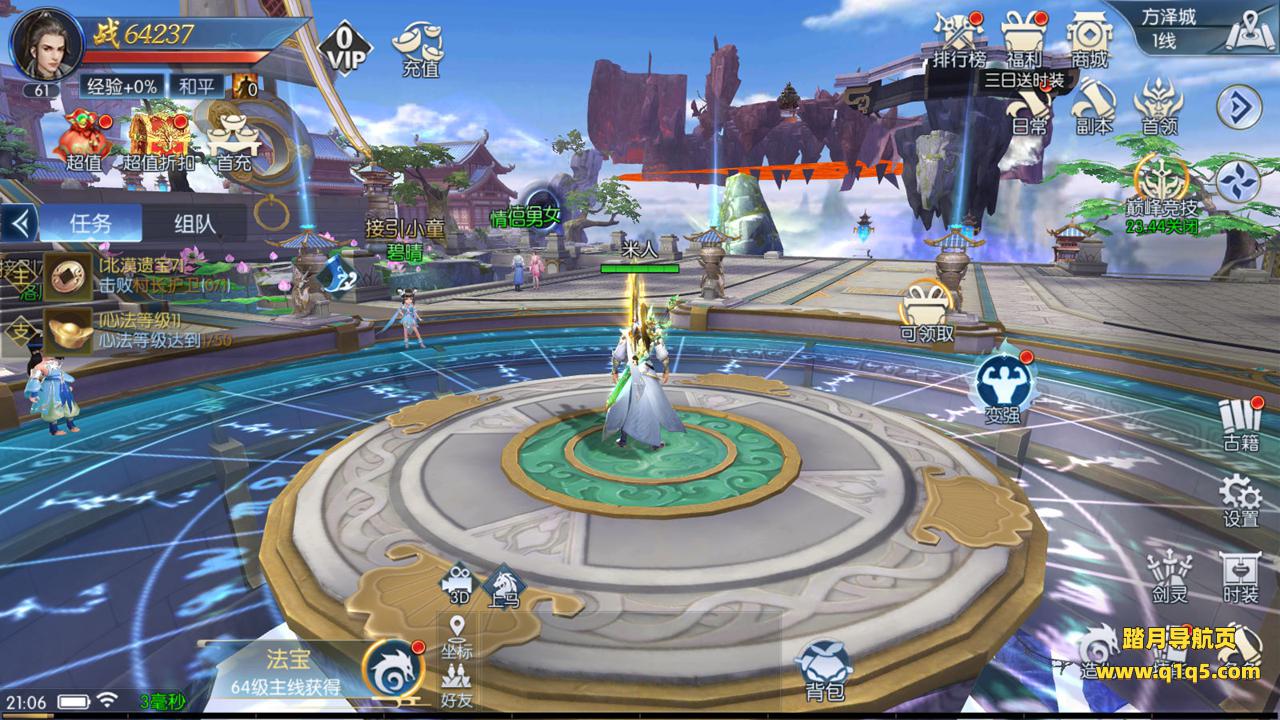1280x720 pixels.
Task: Toggle the 3D camera view
Action: tap(459, 583)
